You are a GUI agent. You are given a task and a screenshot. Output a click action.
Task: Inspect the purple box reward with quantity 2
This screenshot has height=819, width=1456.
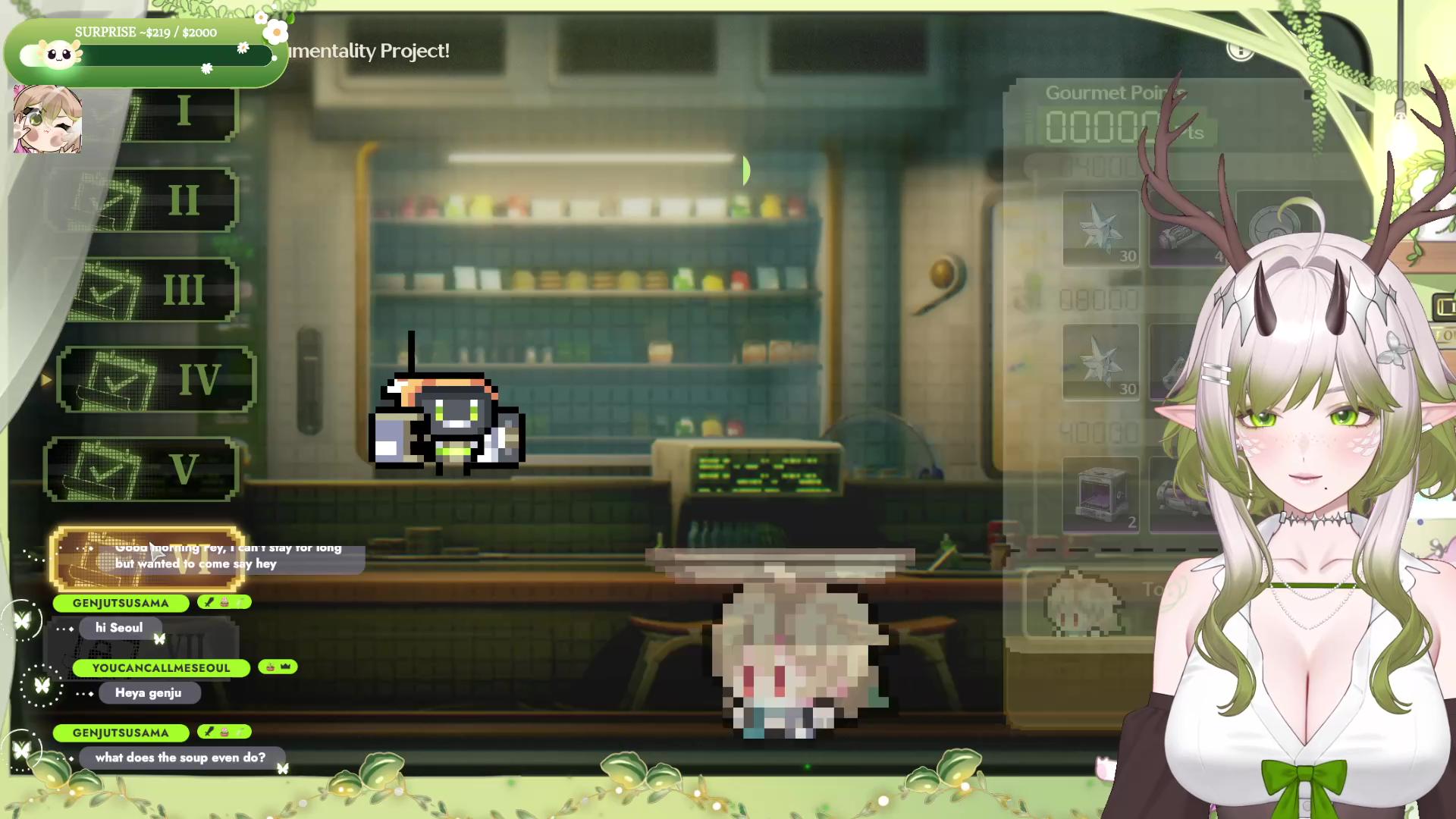(x=1100, y=494)
